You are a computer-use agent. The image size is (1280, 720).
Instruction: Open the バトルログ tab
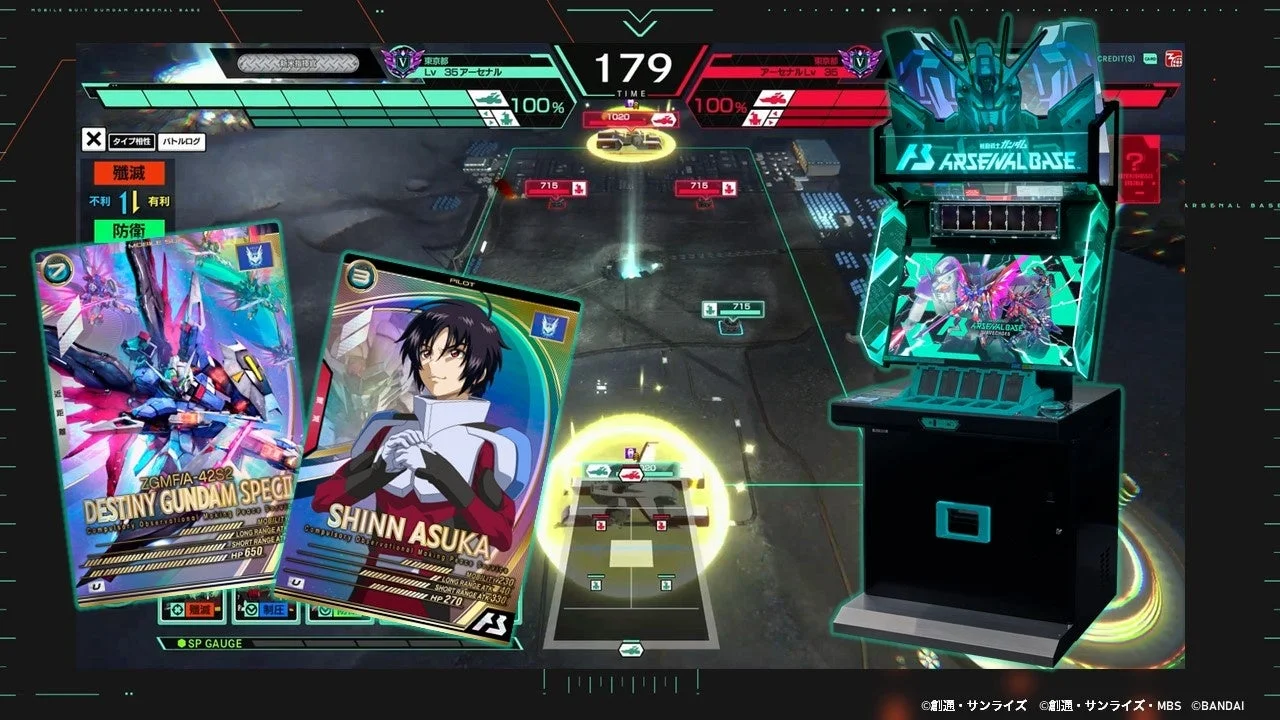point(181,142)
